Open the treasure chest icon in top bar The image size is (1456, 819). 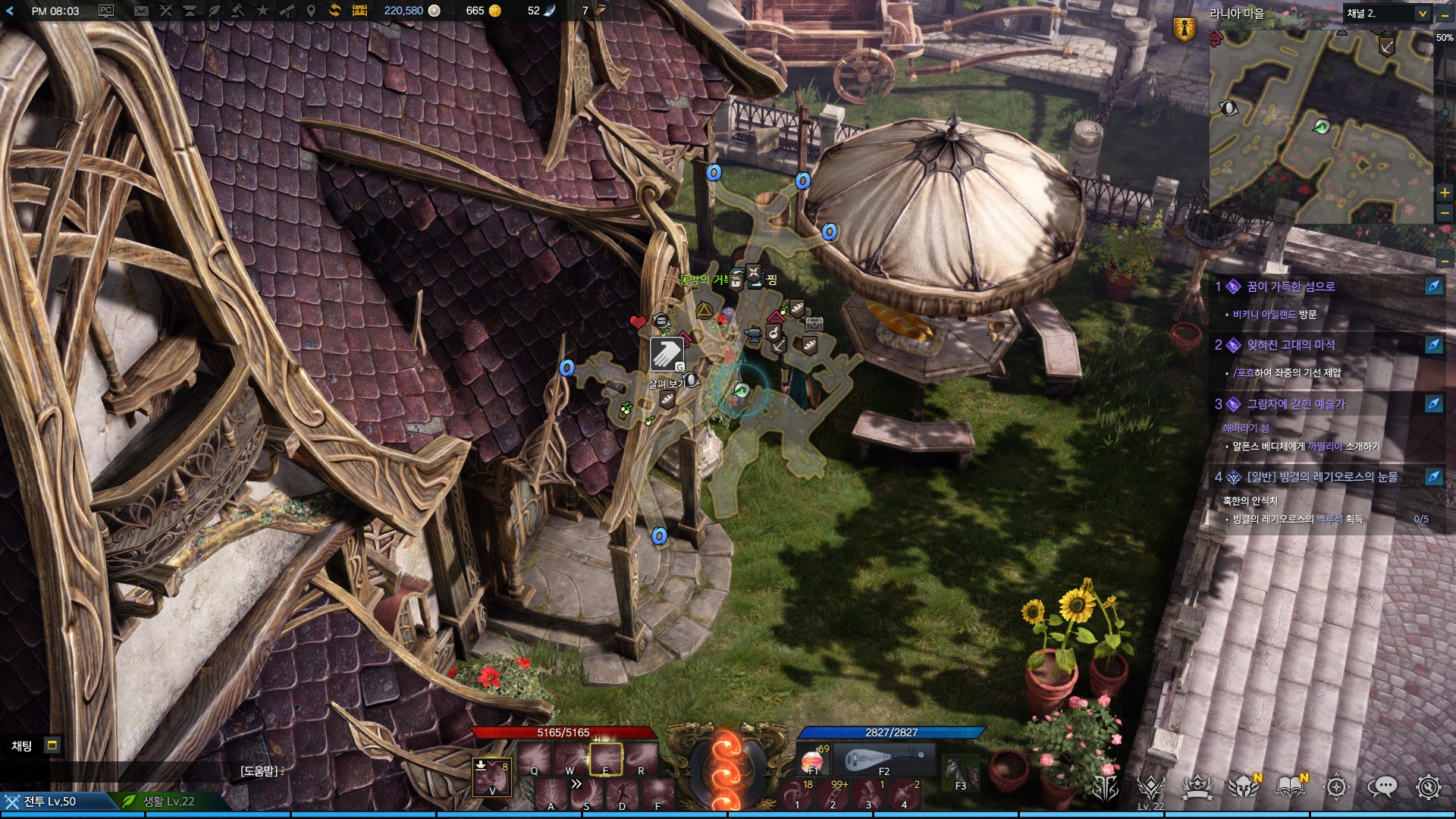click(x=359, y=11)
